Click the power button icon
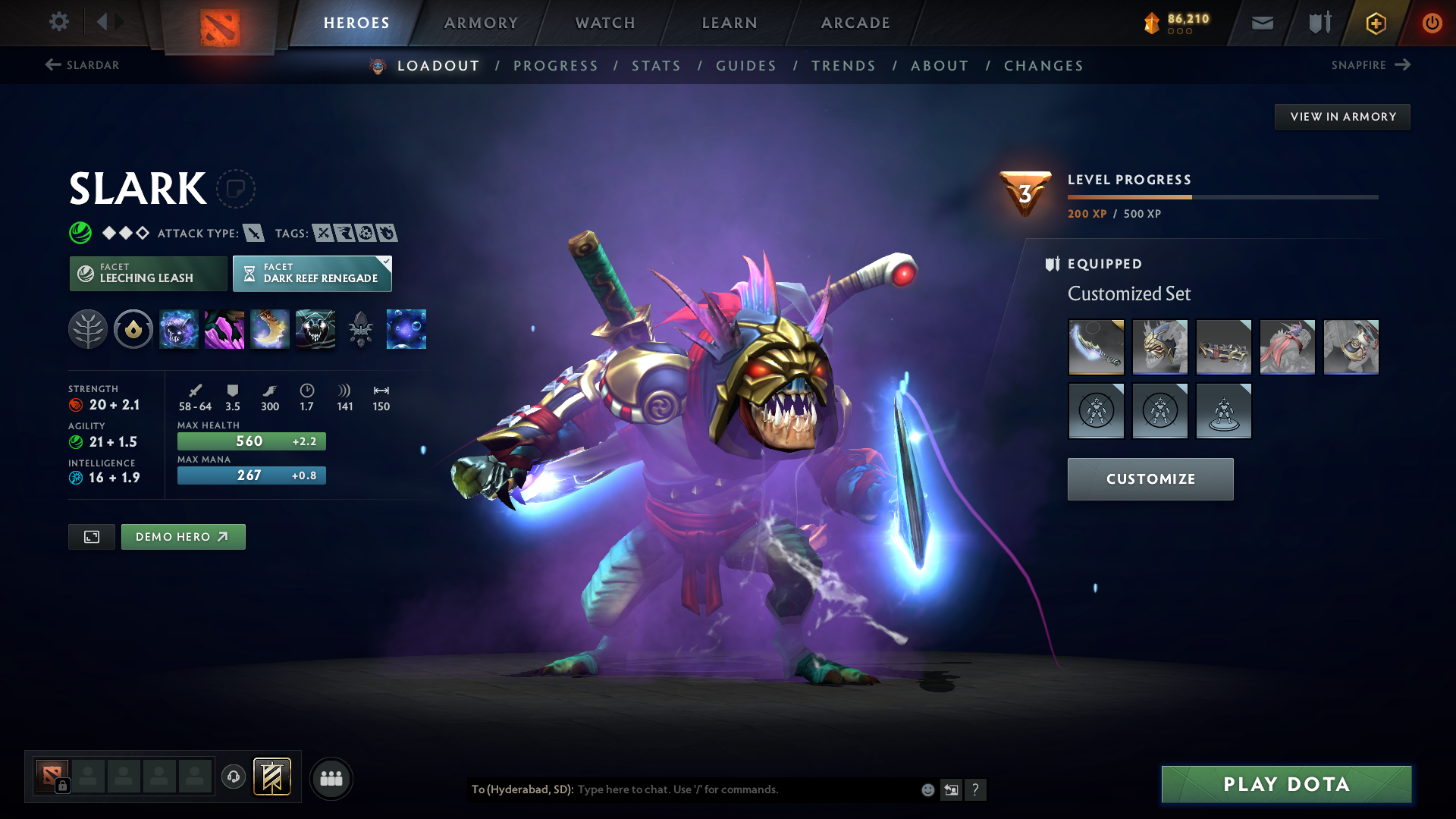Image resolution: width=1456 pixels, height=819 pixels. click(1432, 23)
